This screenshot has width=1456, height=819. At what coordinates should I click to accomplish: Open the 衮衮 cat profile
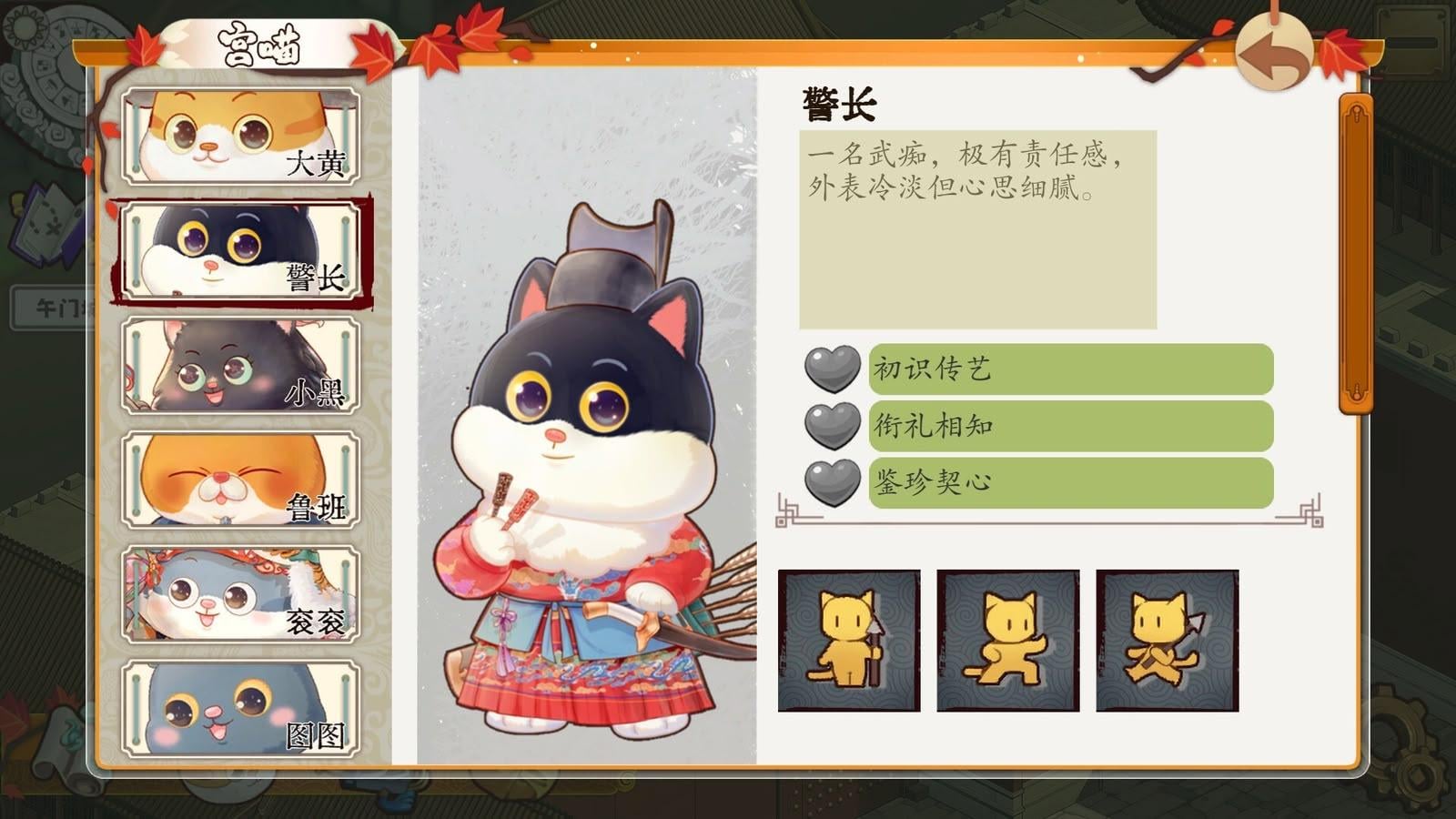tap(241, 595)
